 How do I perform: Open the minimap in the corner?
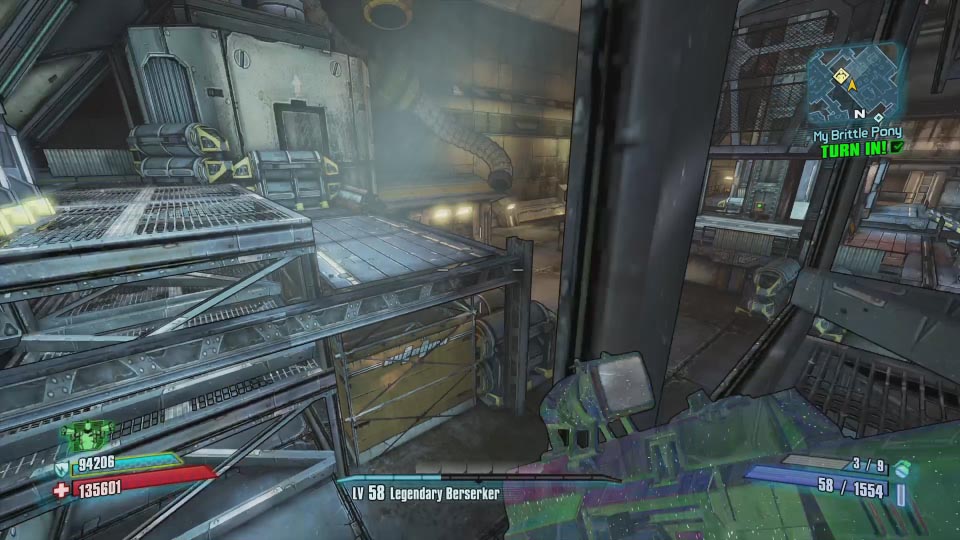(x=856, y=83)
